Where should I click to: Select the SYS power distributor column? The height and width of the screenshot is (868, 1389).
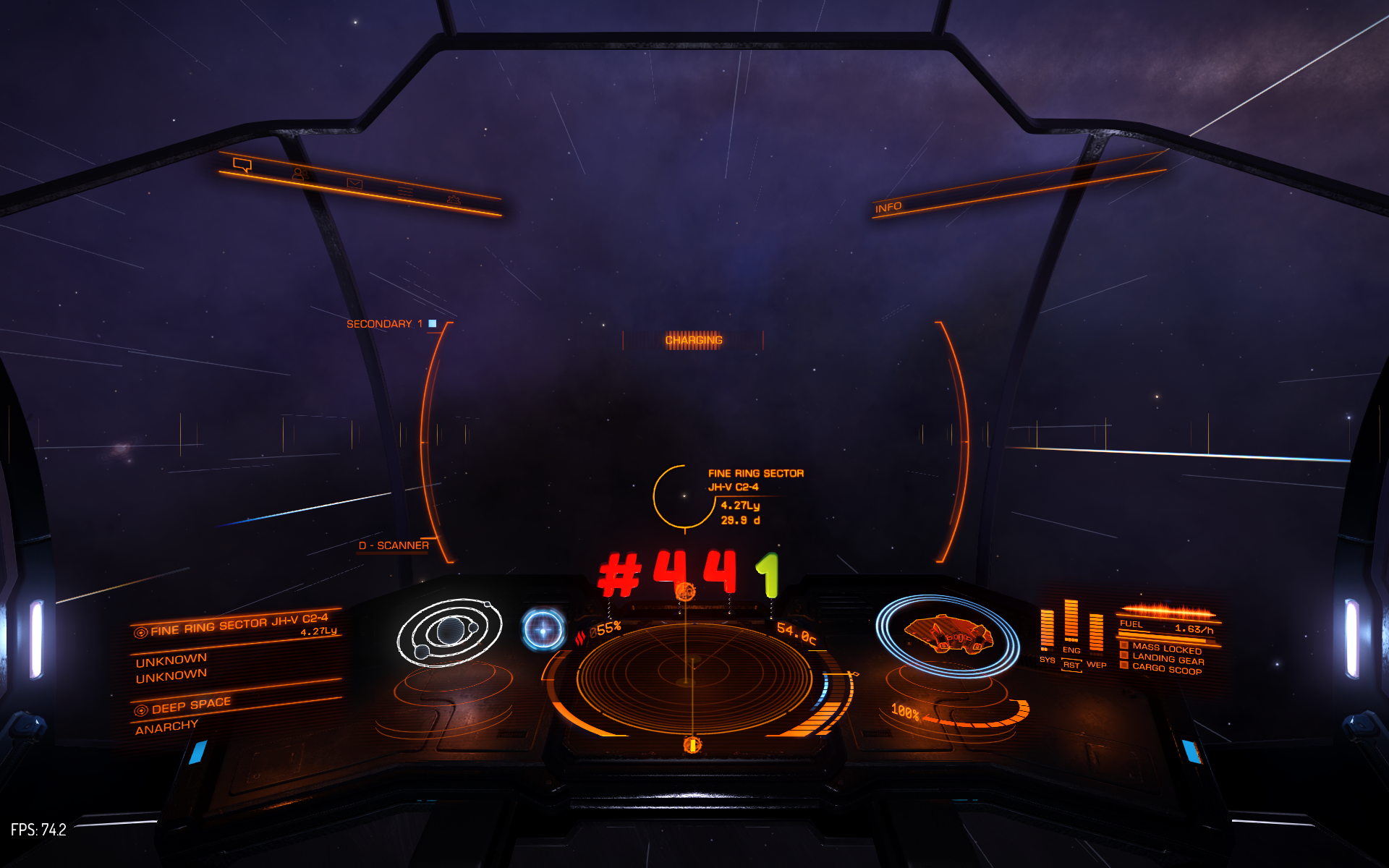point(1047,629)
